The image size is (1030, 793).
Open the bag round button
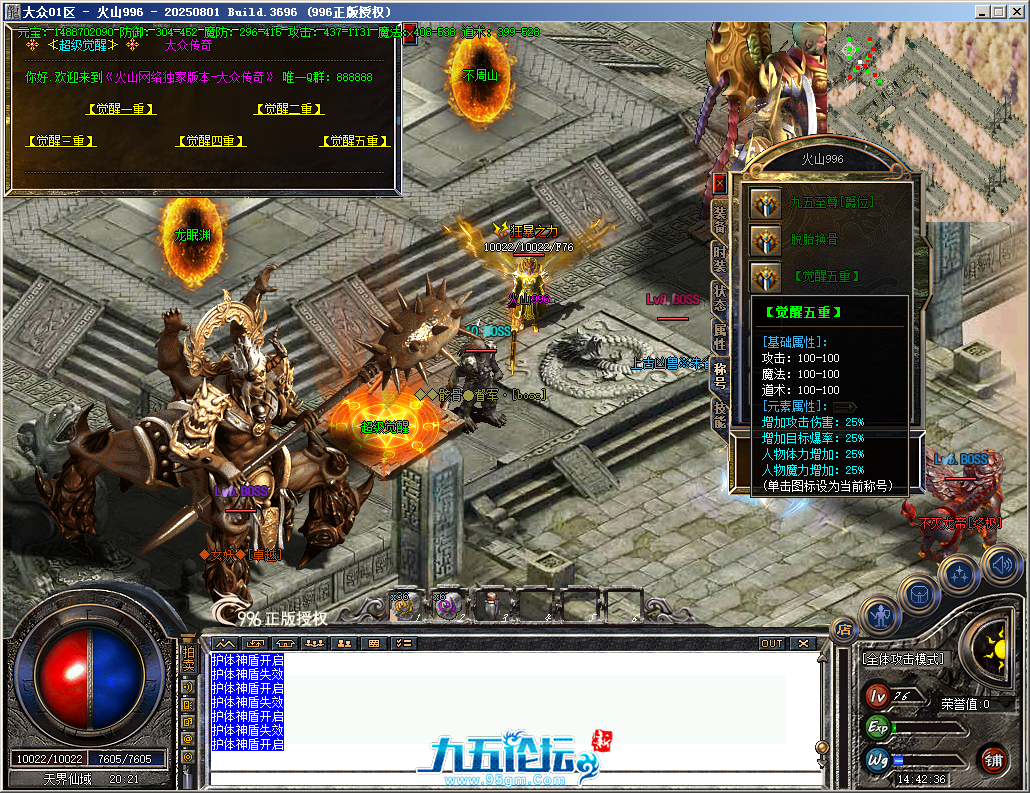click(919, 594)
